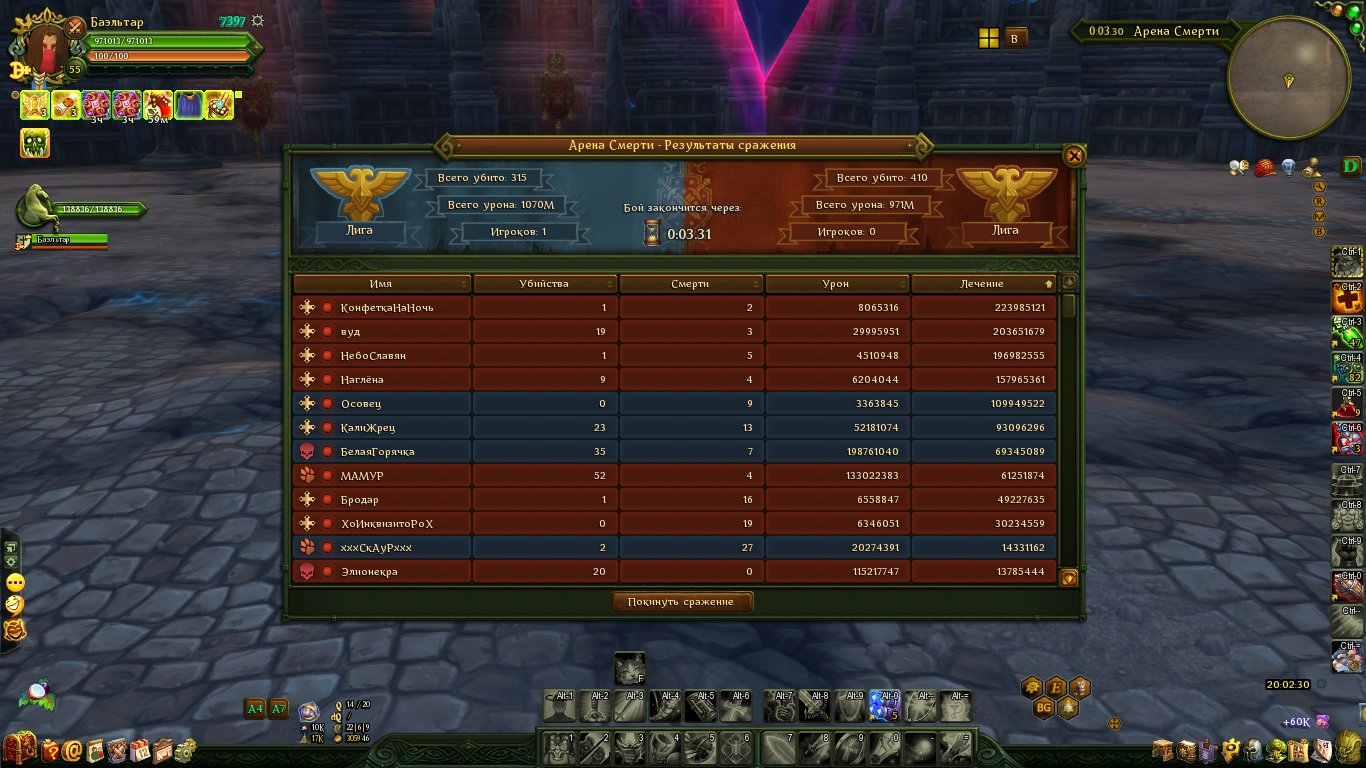The image size is (1366, 768).
Task: Sort players by the Лечение column
Action: (982, 284)
